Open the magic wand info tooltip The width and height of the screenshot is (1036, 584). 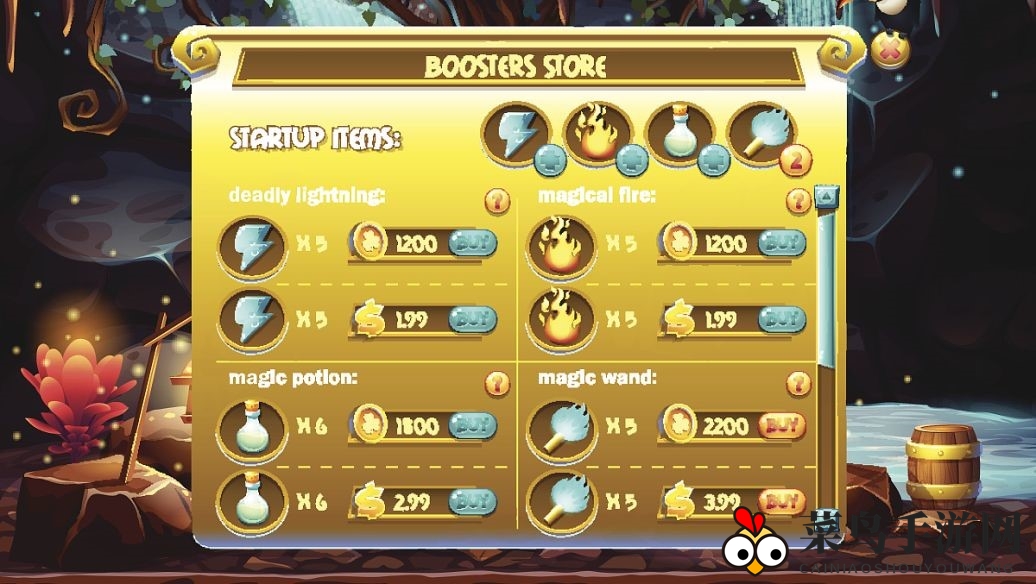(798, 383)
